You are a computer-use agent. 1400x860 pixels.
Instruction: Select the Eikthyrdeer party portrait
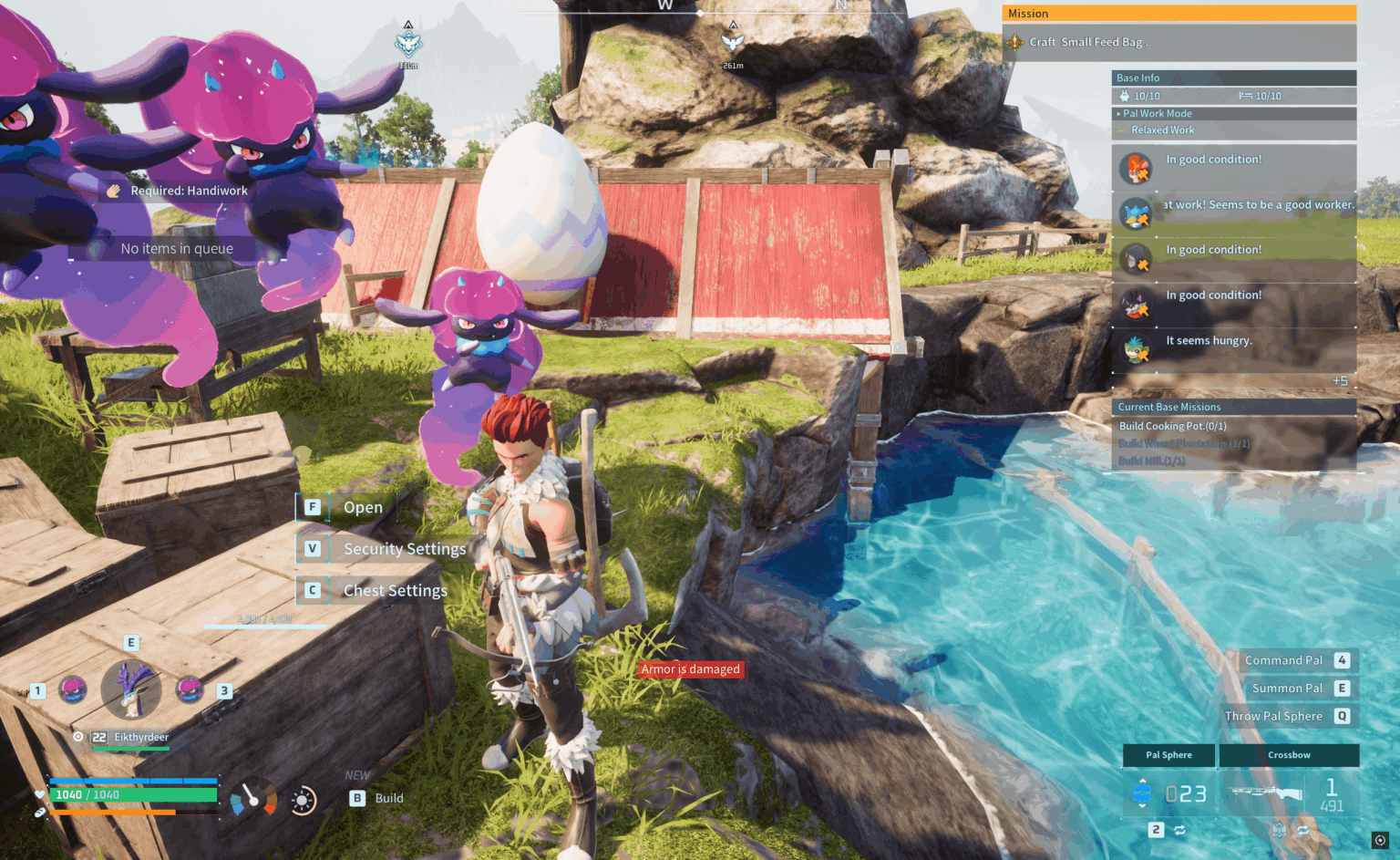pos(131,689)
